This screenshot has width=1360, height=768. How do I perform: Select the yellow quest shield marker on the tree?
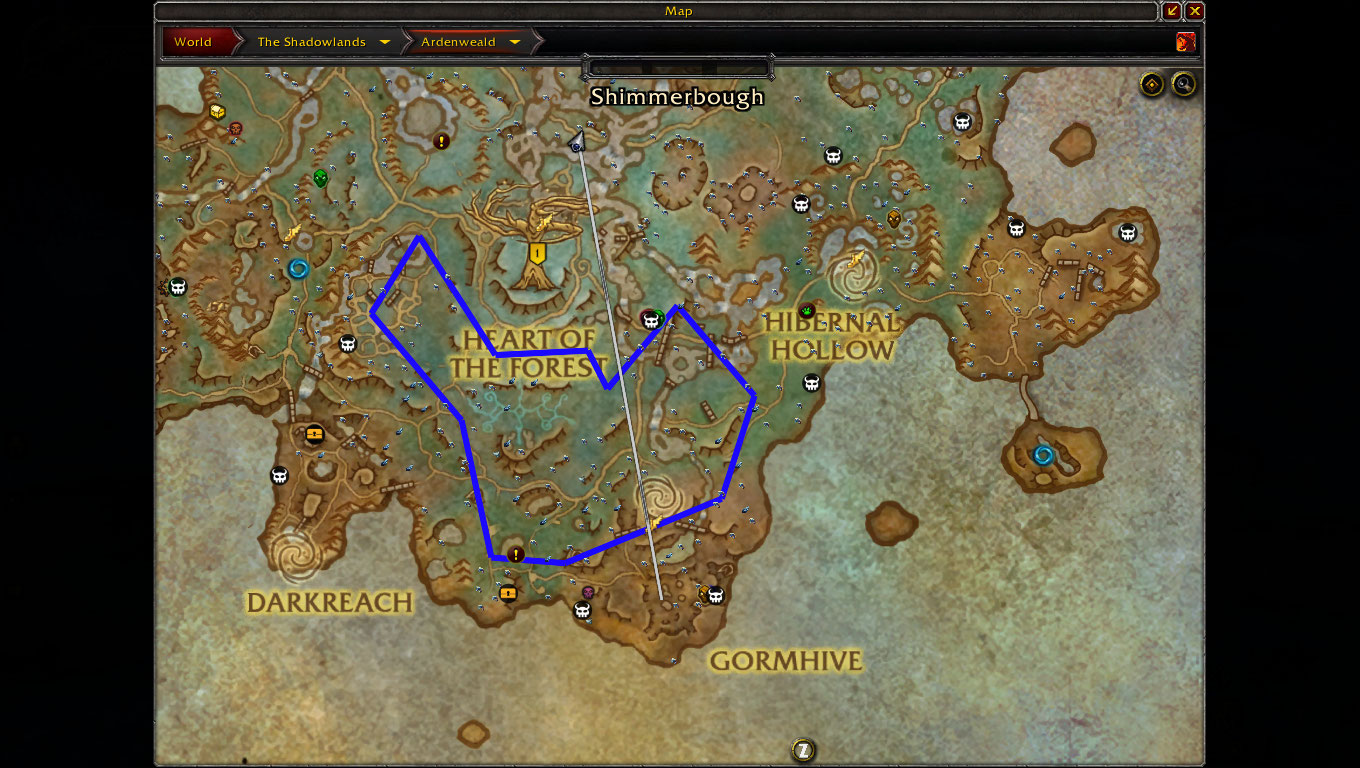(x=538, y=253)
